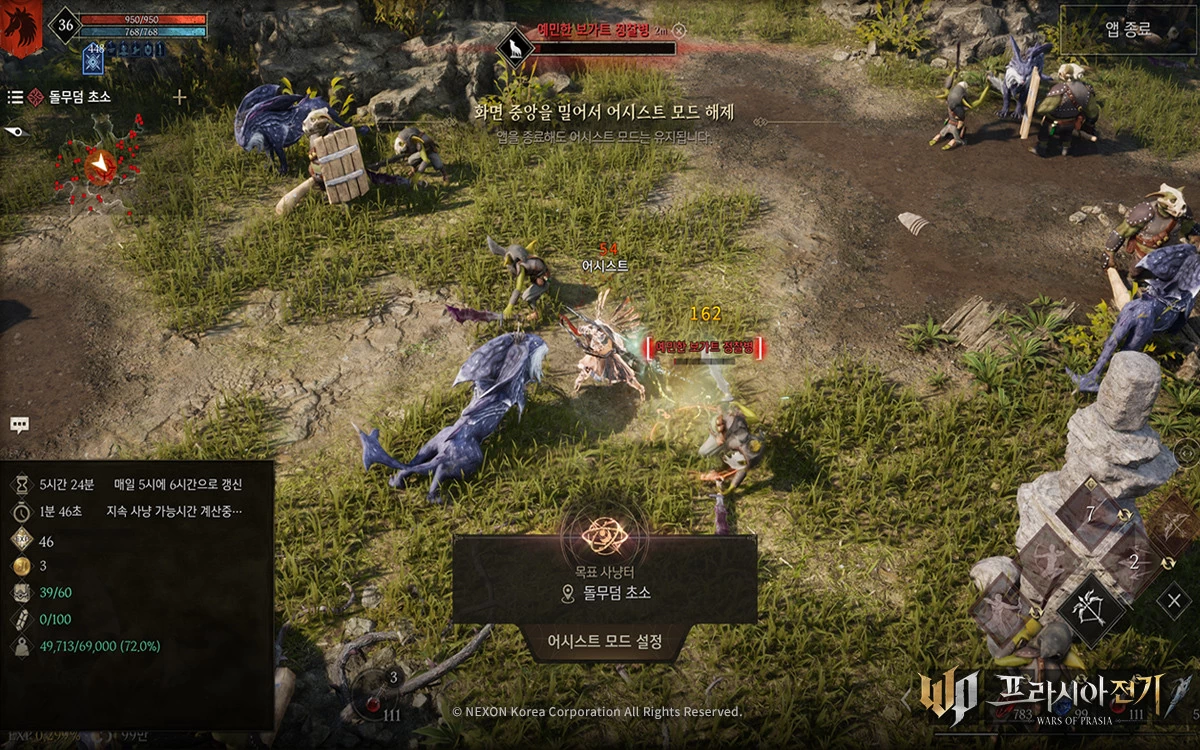Click the level 36 character diamond

coord(66,27)
